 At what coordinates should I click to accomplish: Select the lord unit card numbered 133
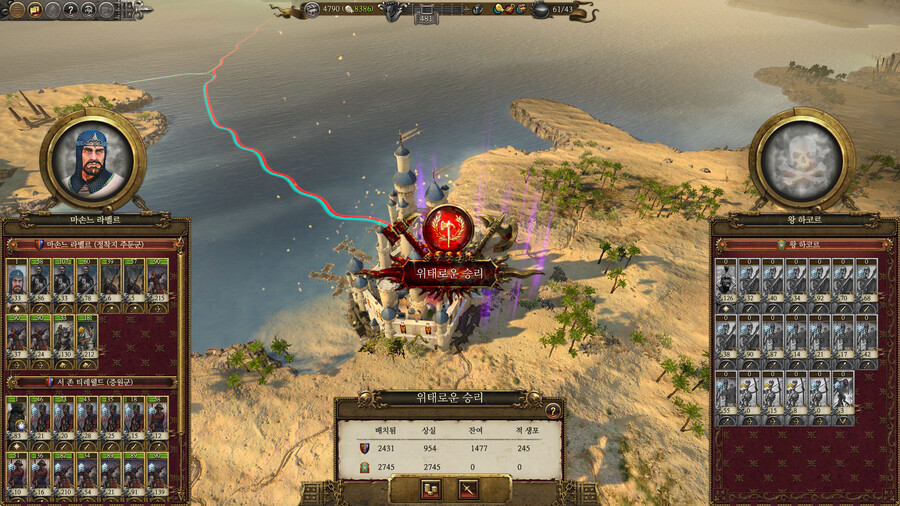coord(16,280)
